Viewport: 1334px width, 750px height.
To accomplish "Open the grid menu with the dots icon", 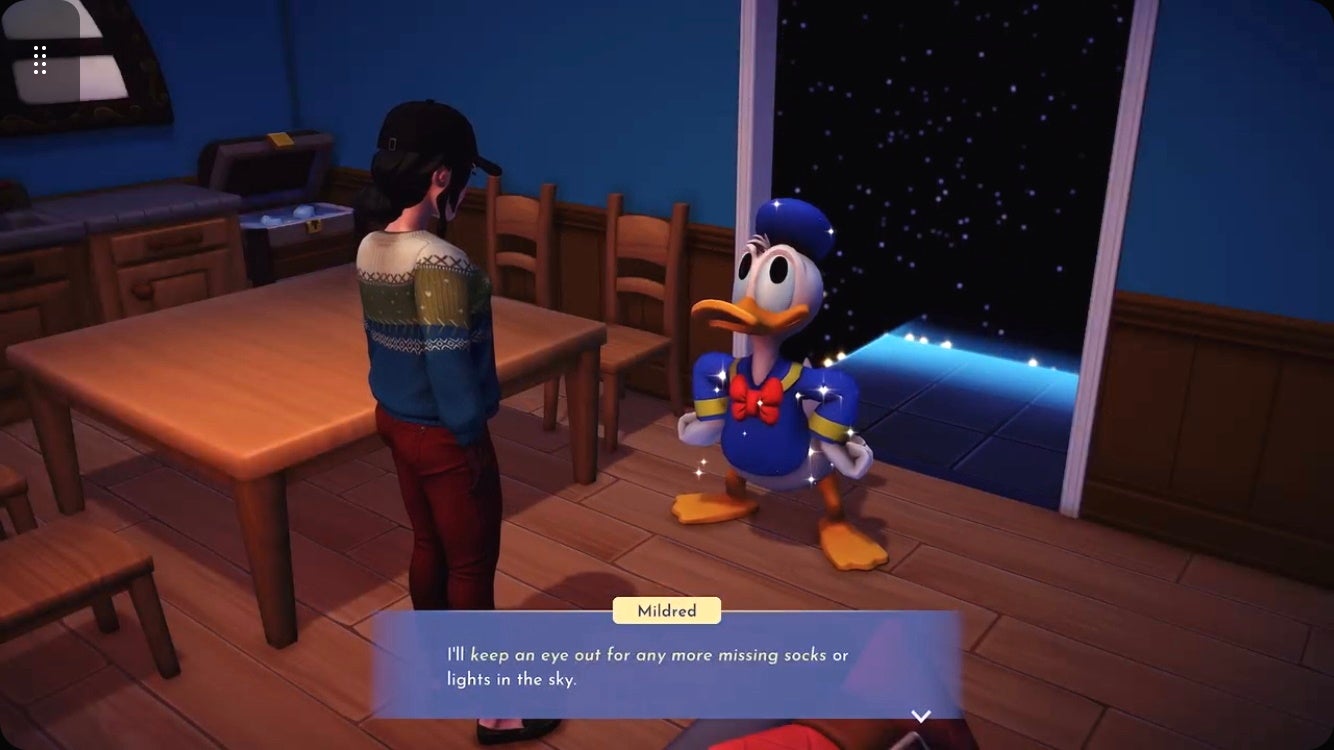I will click(x=41, y=59).
